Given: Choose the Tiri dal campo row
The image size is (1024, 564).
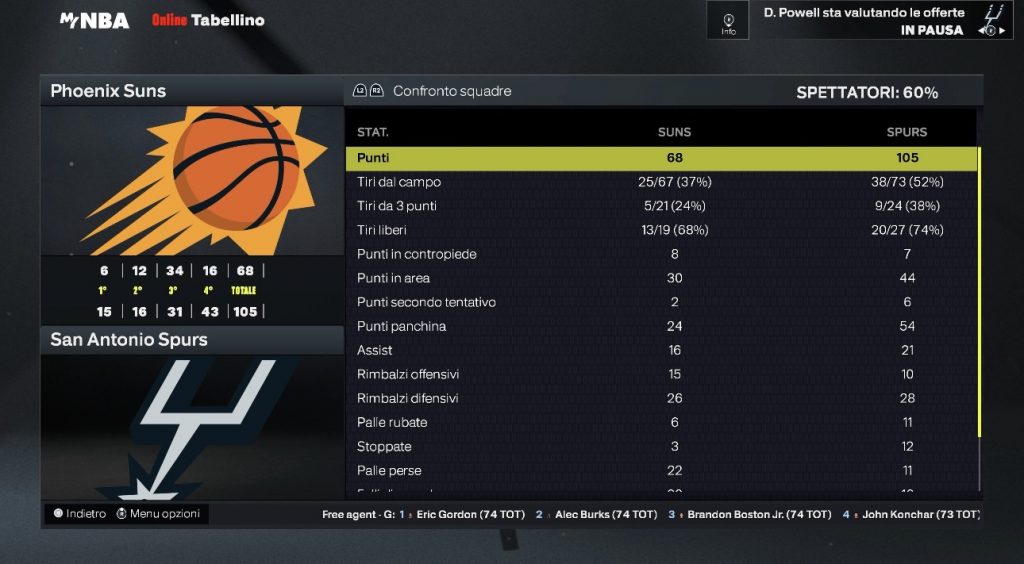Looking at the screenshot, I should point(661,182).
